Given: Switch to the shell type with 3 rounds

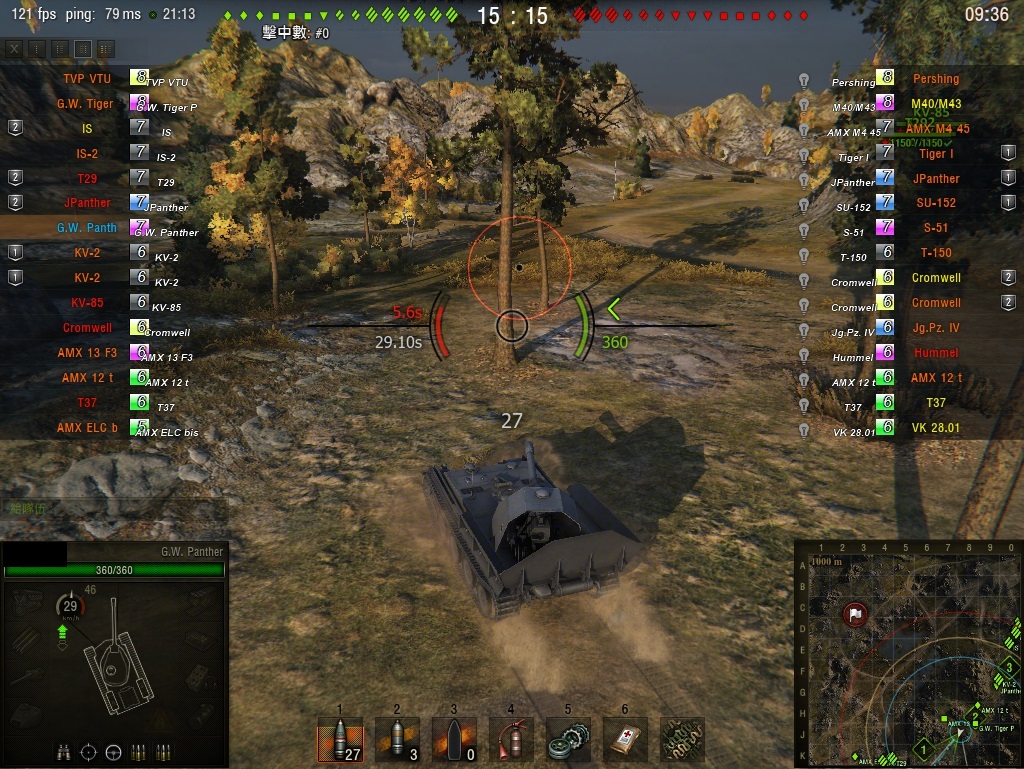Looking at the screenshot, I should (x=397, y=740).
